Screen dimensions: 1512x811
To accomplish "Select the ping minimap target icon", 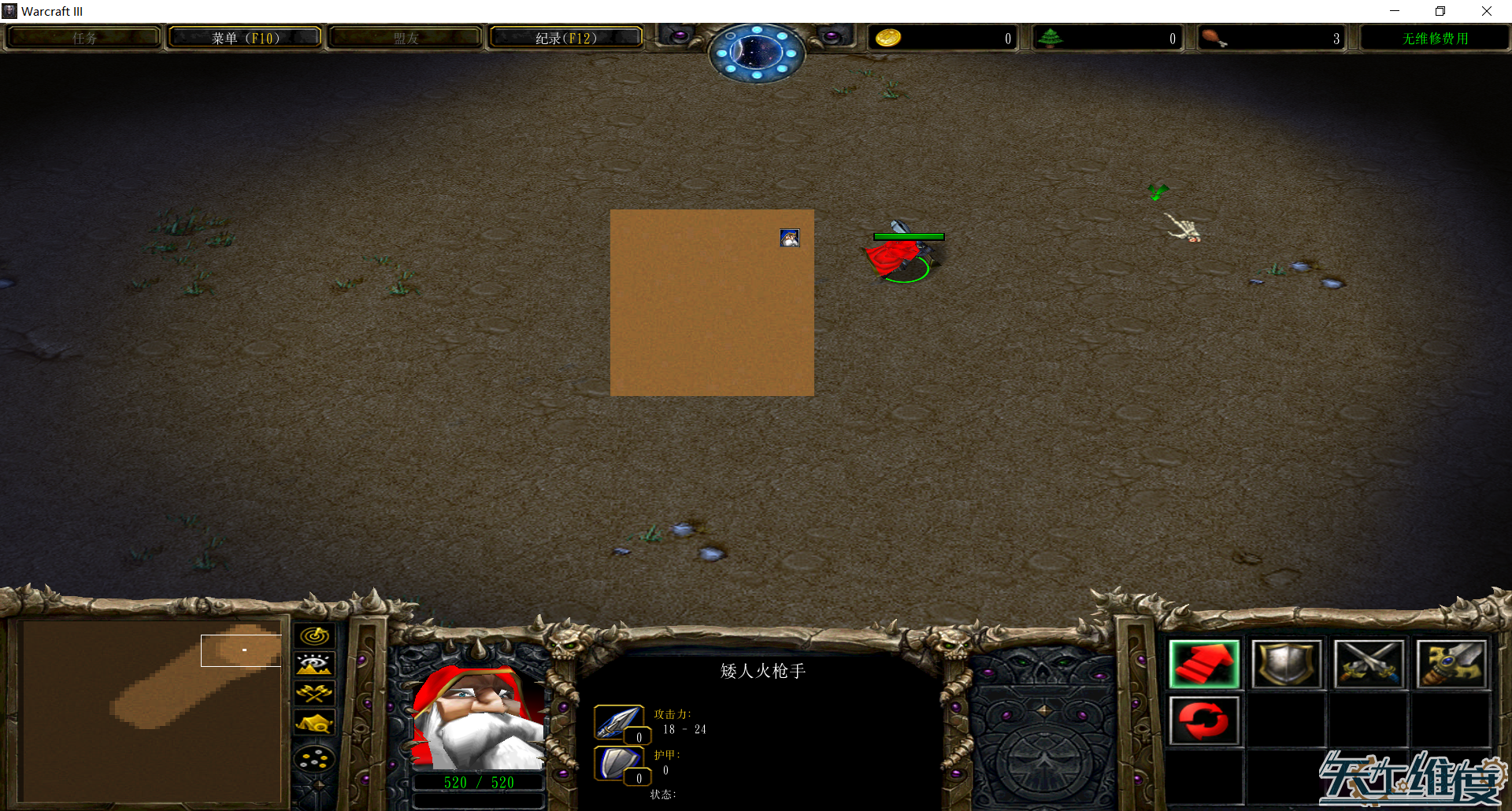I will pos(315,635).
